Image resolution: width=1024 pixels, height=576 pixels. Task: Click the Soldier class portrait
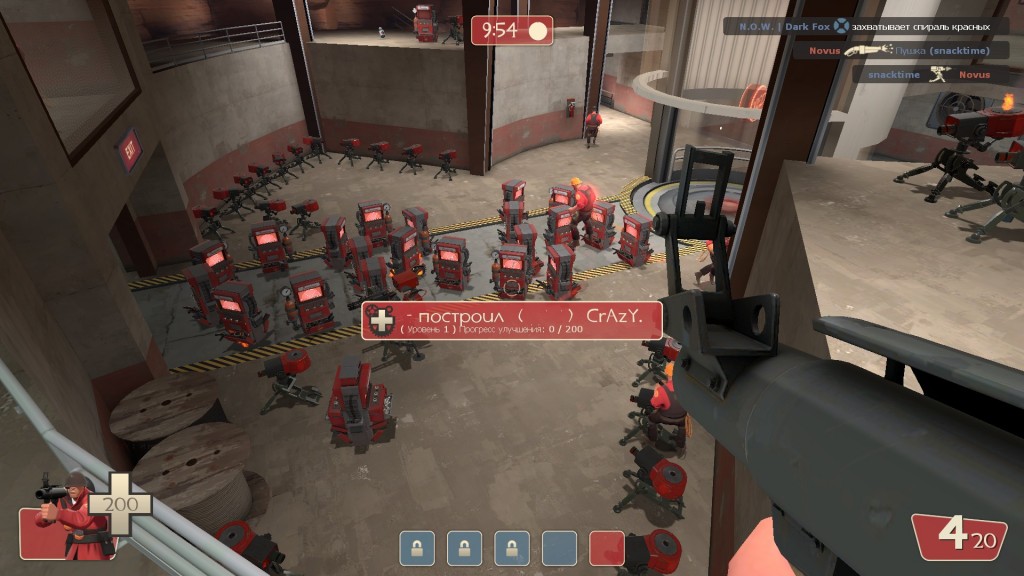point(63,515)
